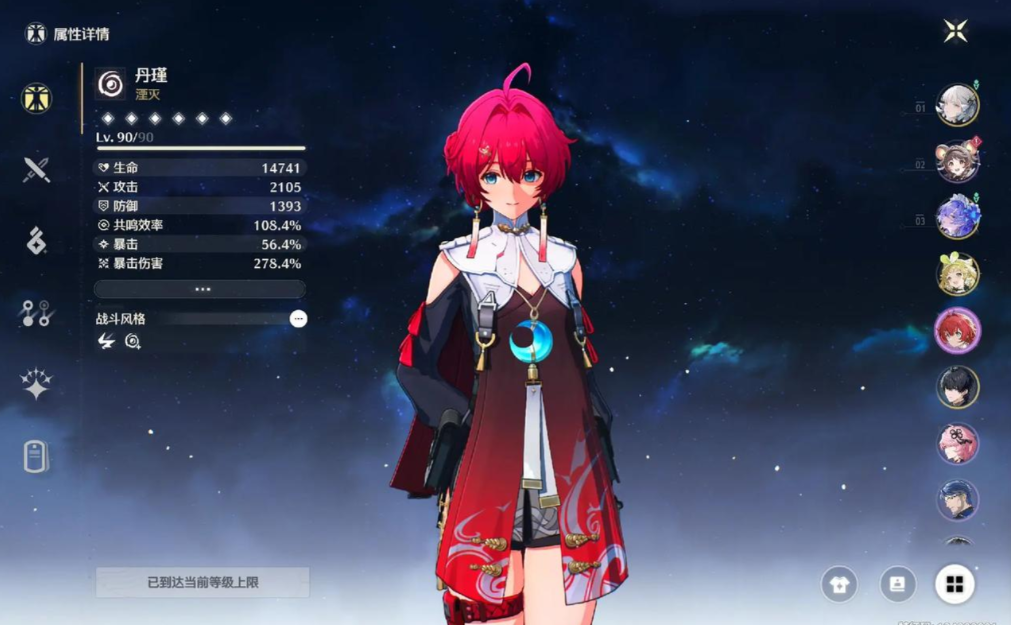This screenshot has width=1011, height=625.
Task: Select the purple-haired character in slot 03
Action: click(957, 217)
